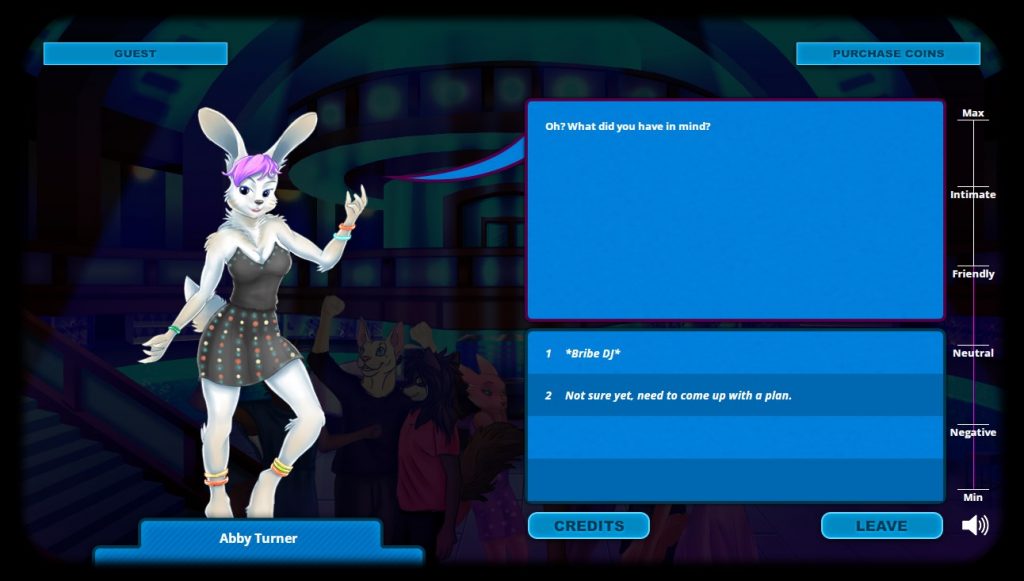
Task: Click the Guest account button
Action: pos(135,54)
